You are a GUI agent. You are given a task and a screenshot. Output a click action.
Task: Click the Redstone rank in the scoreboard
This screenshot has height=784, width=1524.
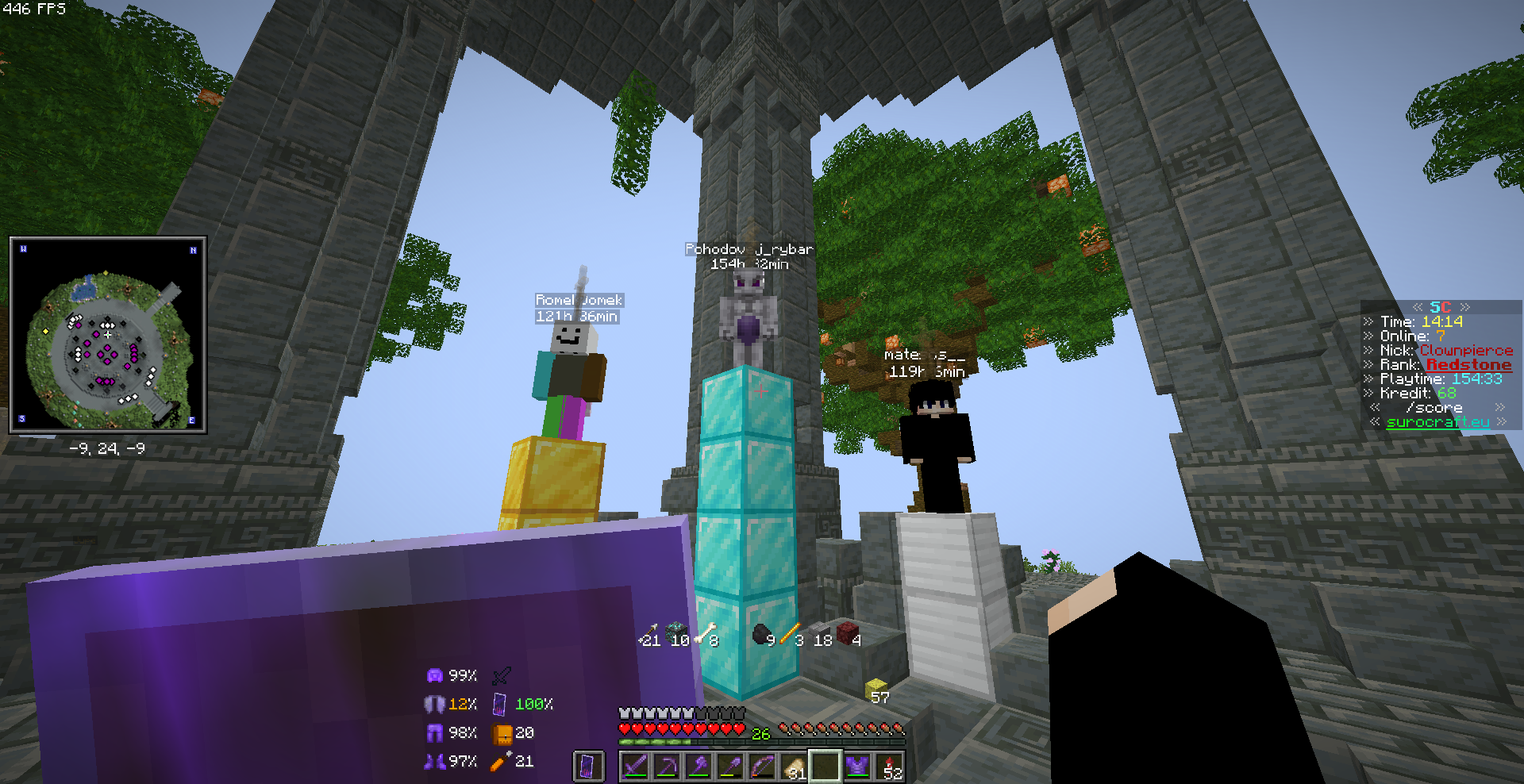(x=1468, y=365)
